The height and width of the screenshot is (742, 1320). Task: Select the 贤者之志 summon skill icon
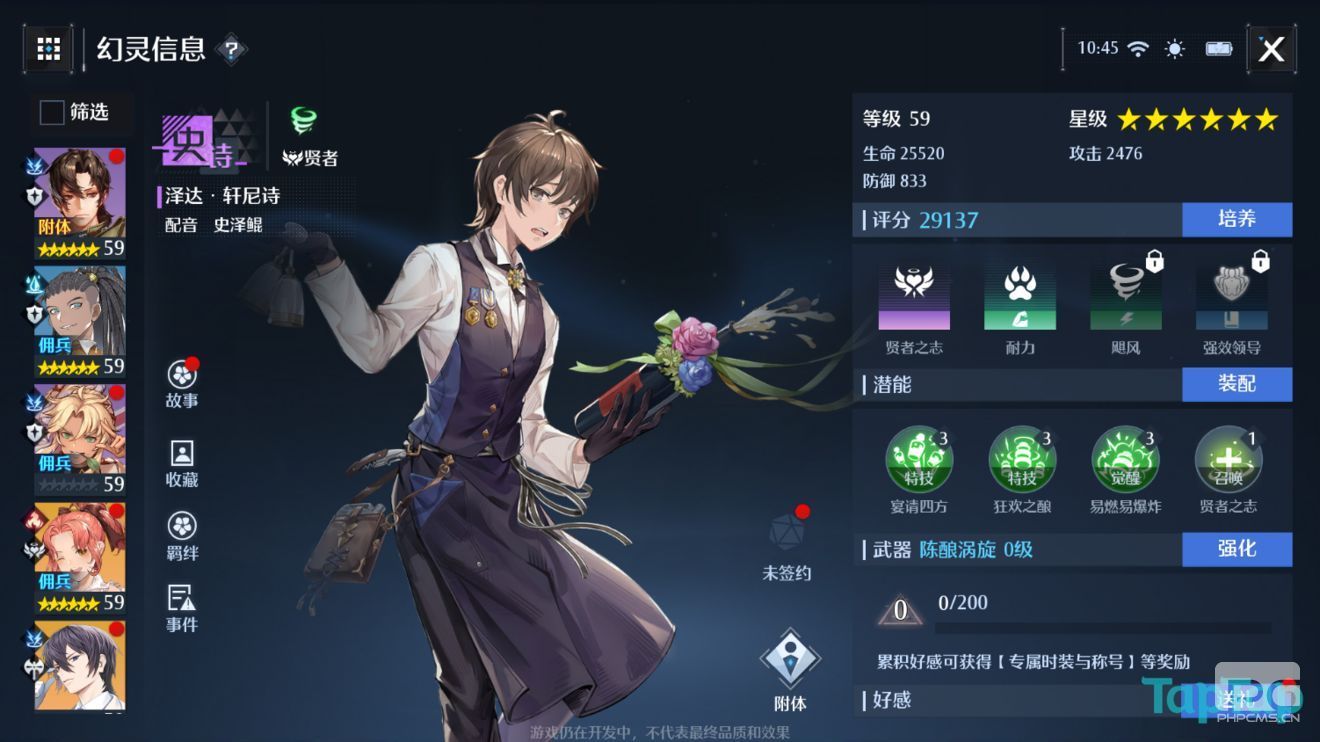[1228, 459]
